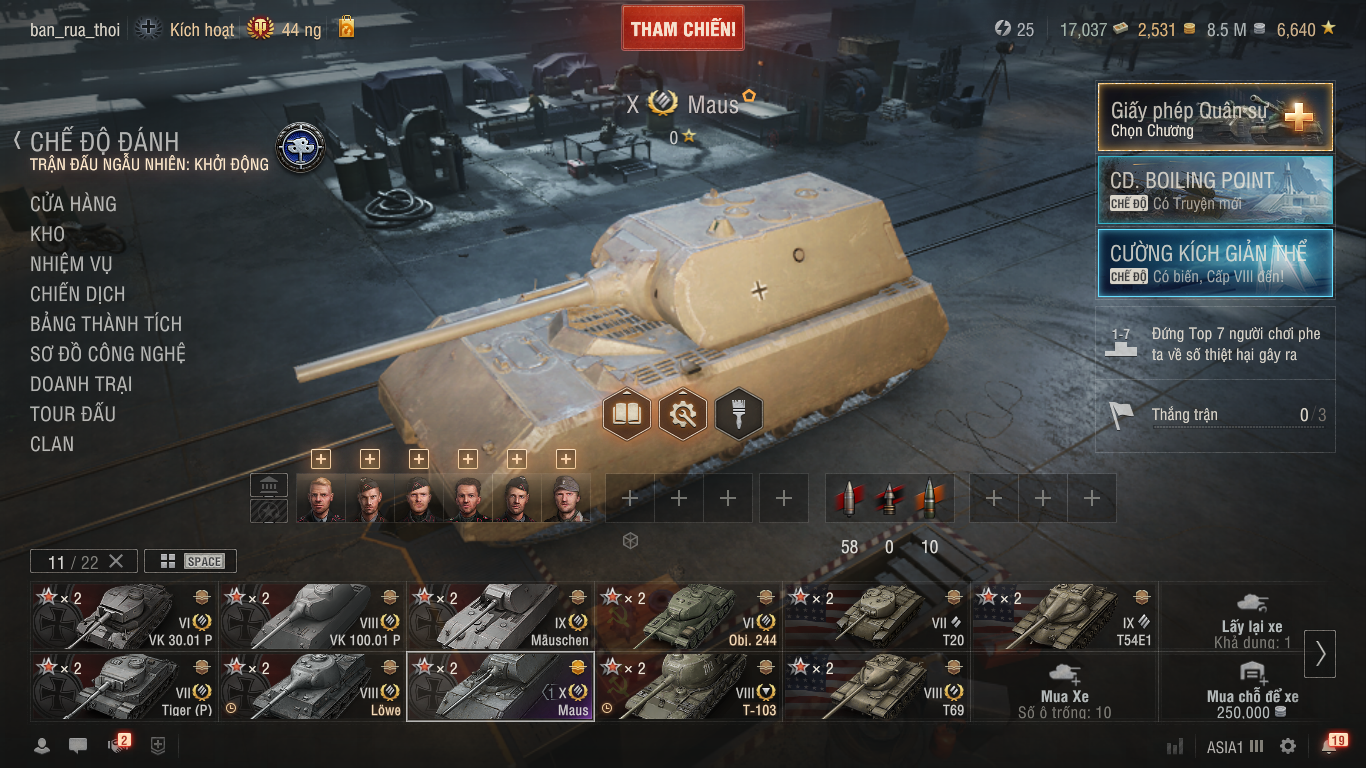Open the KHO depot menu
Viewport: 1366px width, 768px height.
[x=47, y=234]
